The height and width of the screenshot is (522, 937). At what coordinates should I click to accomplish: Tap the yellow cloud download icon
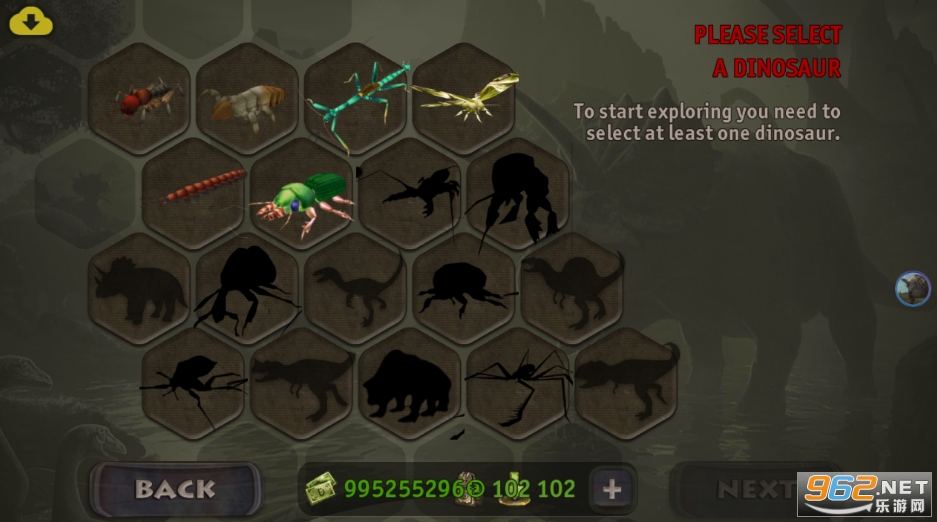tap(31, 21)
